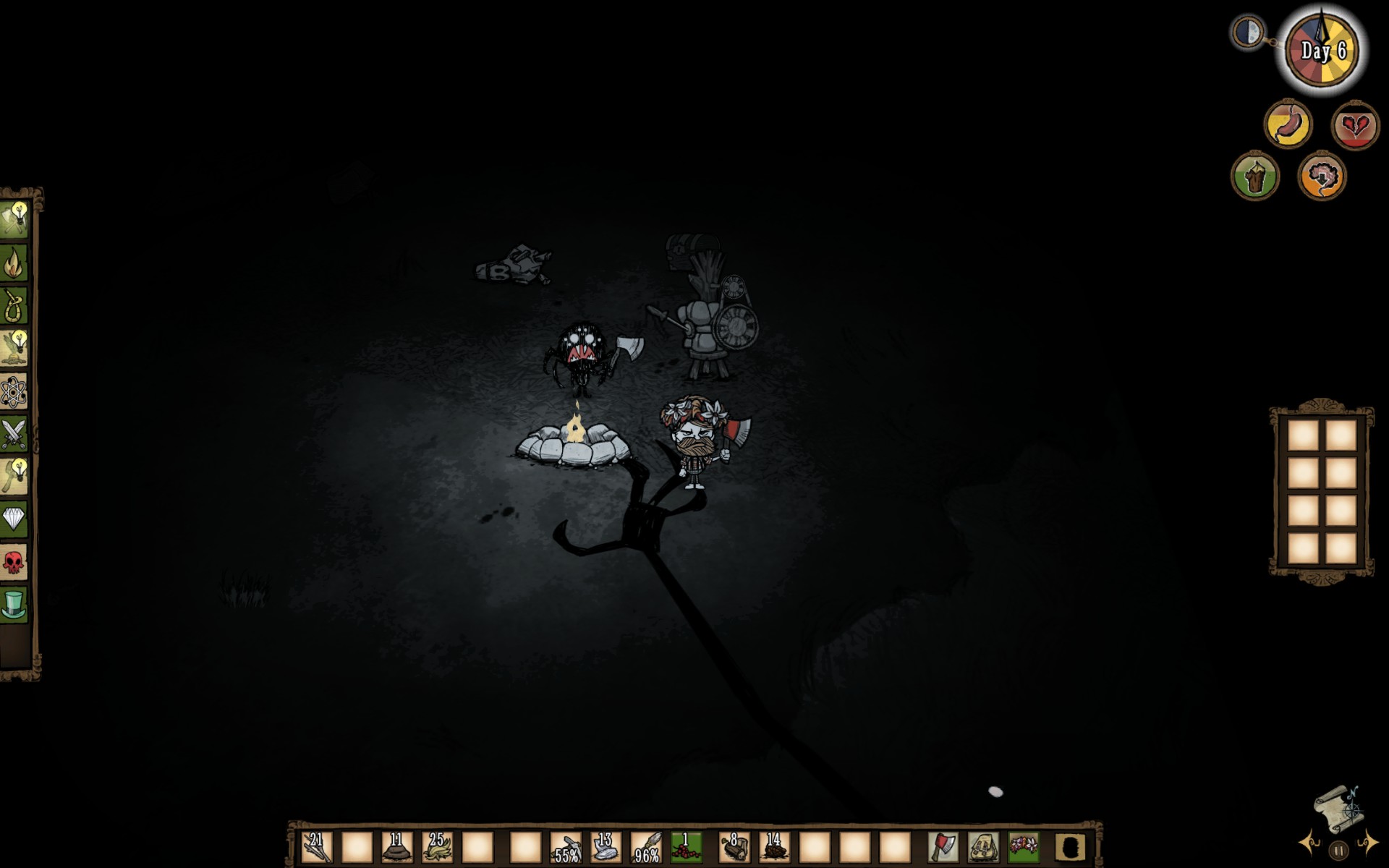This screenshot has height=868, width=1389.
Task: Open the red skull Magic crafting tab
Action: click(x=14, y=561)
